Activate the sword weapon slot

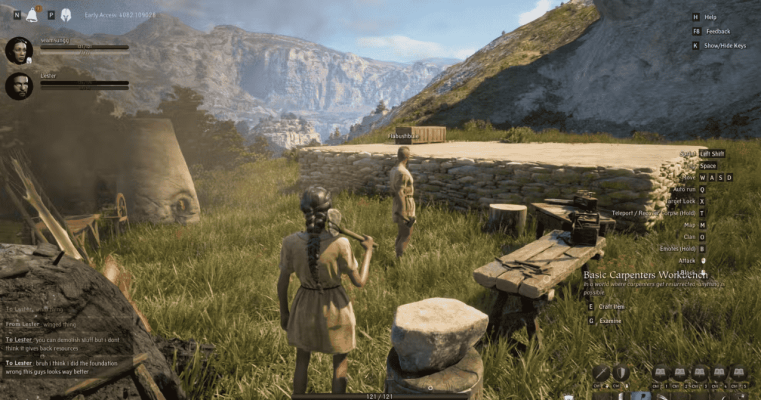(601, 373)
